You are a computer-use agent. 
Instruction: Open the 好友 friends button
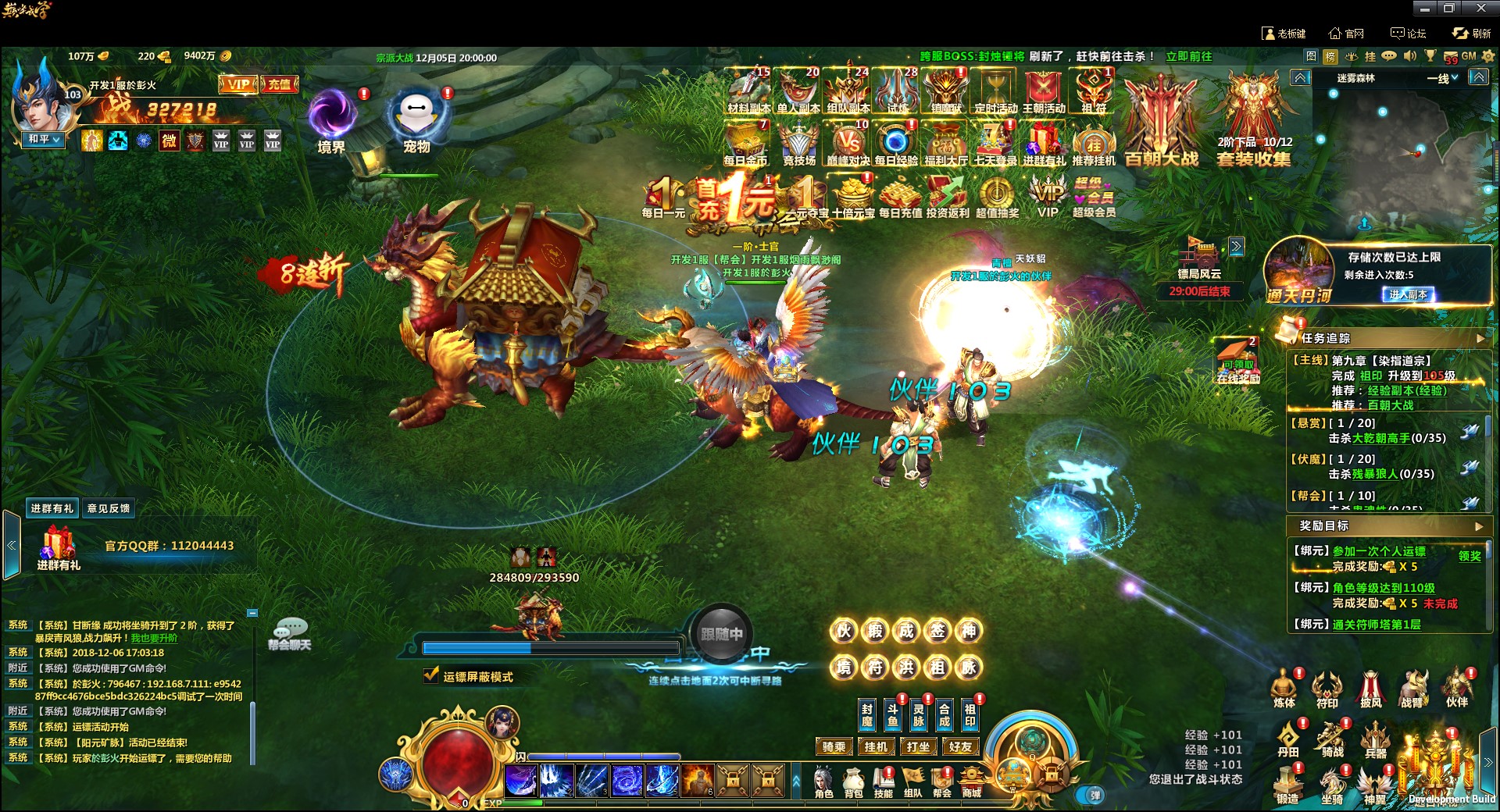tap(960, 747)
